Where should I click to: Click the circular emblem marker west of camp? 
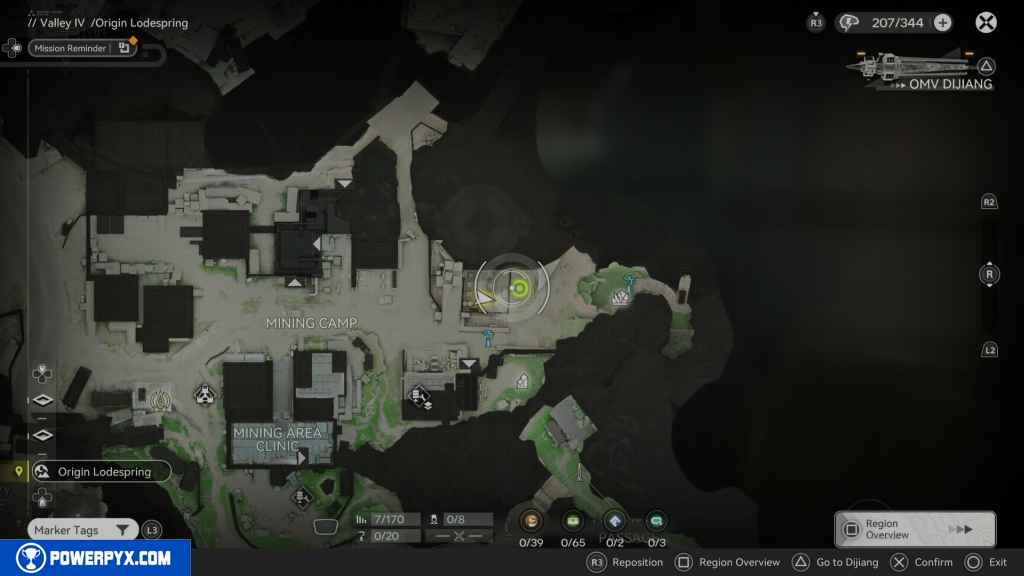(160, 400)
